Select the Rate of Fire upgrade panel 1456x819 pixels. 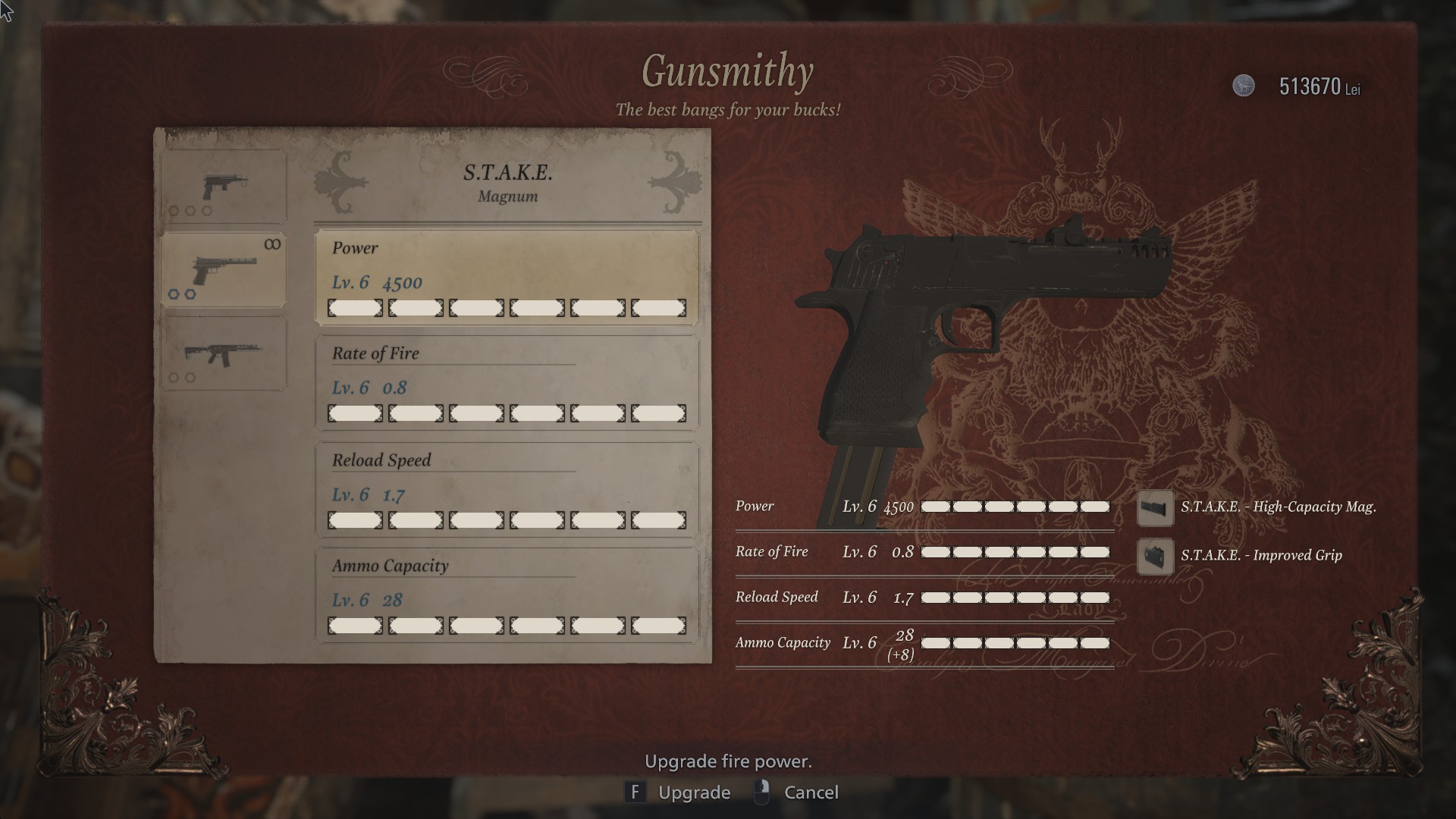pos(507,384)
